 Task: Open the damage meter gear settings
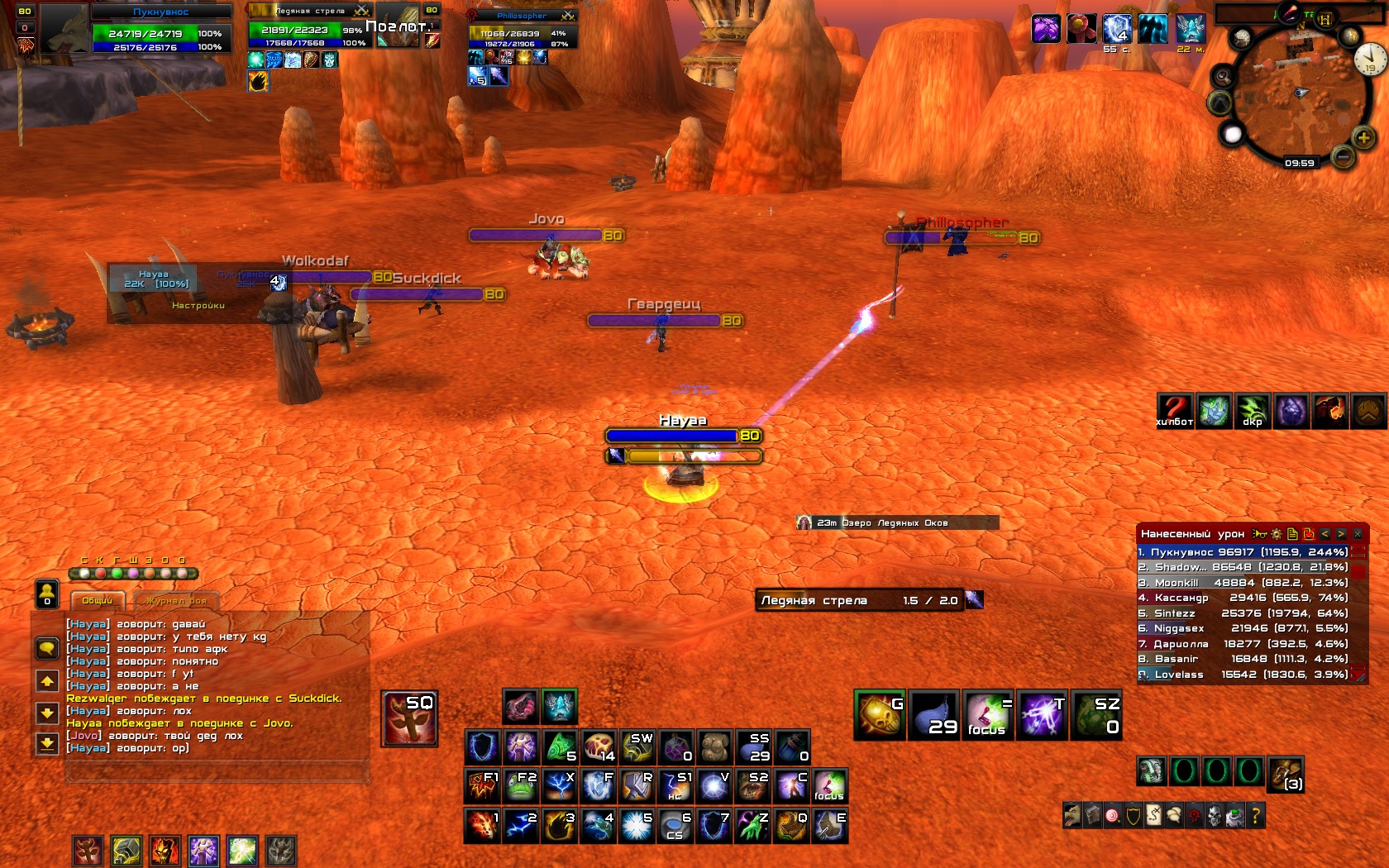1276,534
